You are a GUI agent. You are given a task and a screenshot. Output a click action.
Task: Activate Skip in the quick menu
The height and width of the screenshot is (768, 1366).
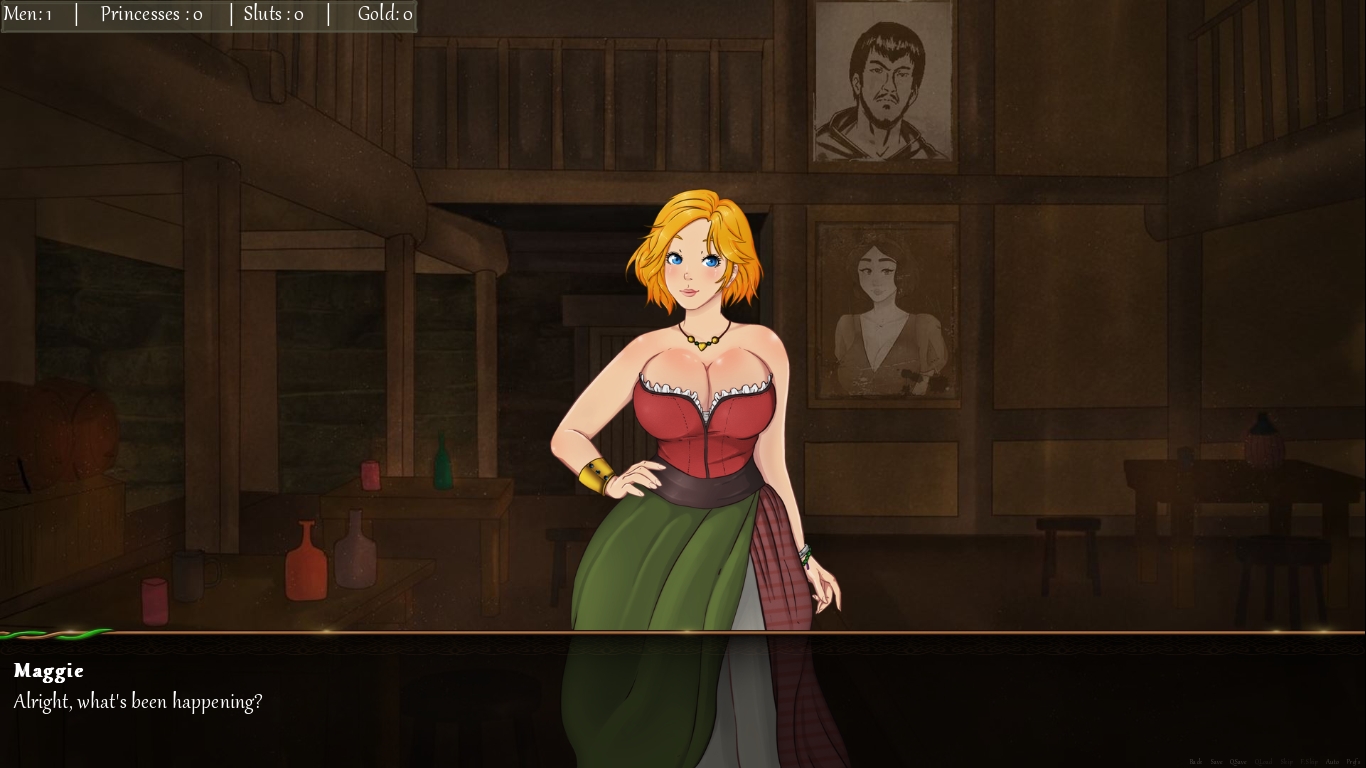click(x=1286, y=762)
